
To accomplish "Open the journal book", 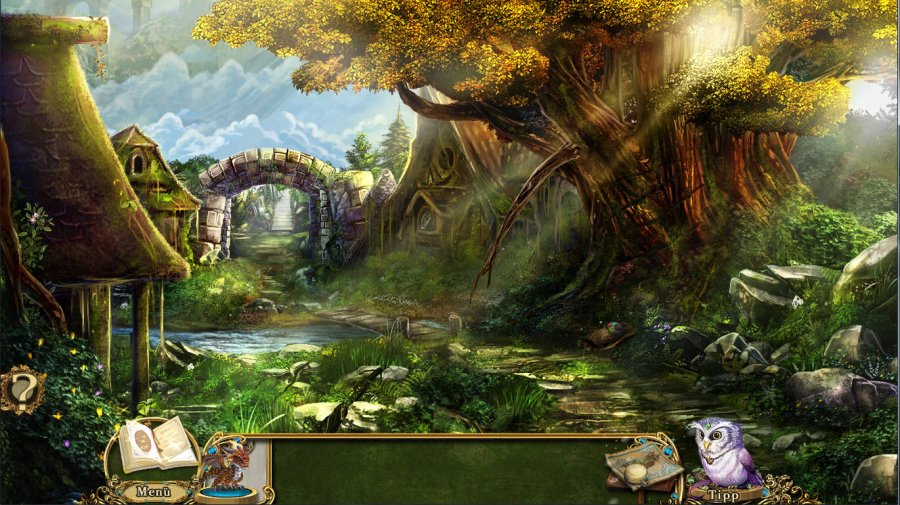I will point(157,445).
